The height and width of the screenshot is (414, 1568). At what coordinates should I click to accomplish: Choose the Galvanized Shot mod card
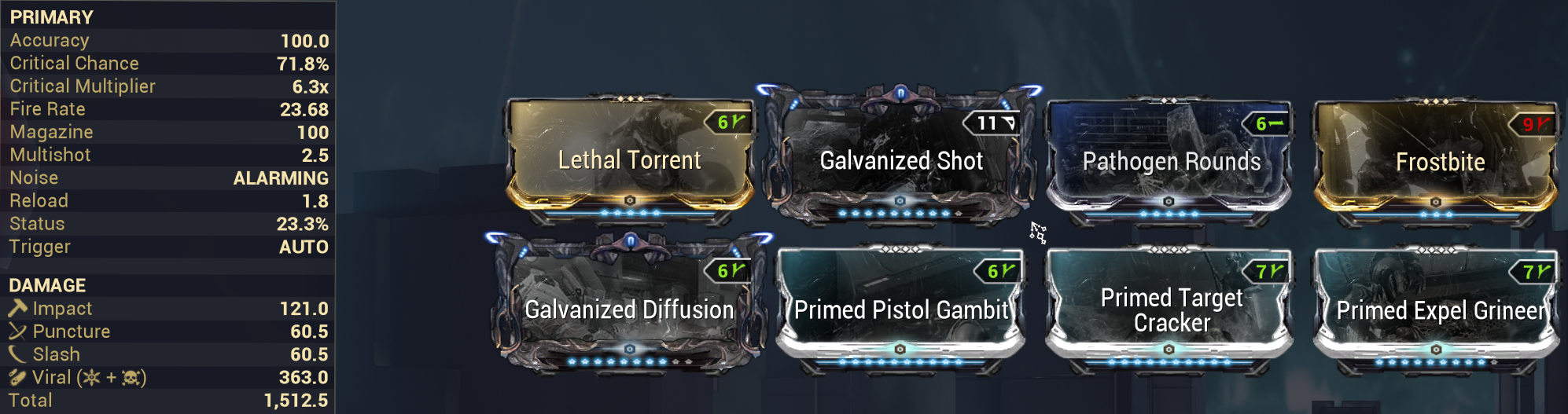click(x=900, y=160)
